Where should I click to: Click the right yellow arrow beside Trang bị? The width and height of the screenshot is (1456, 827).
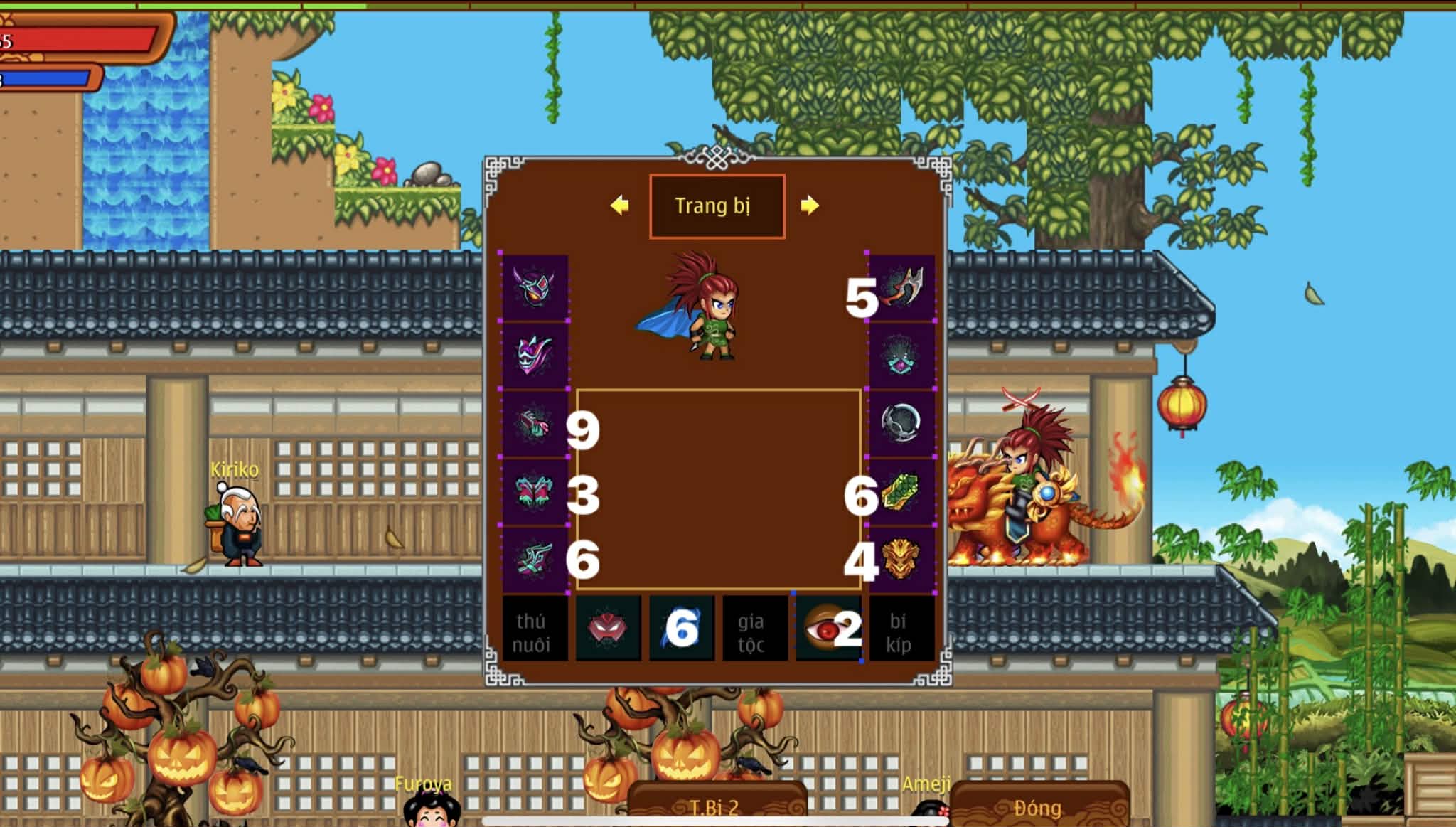tap(813, 206)
